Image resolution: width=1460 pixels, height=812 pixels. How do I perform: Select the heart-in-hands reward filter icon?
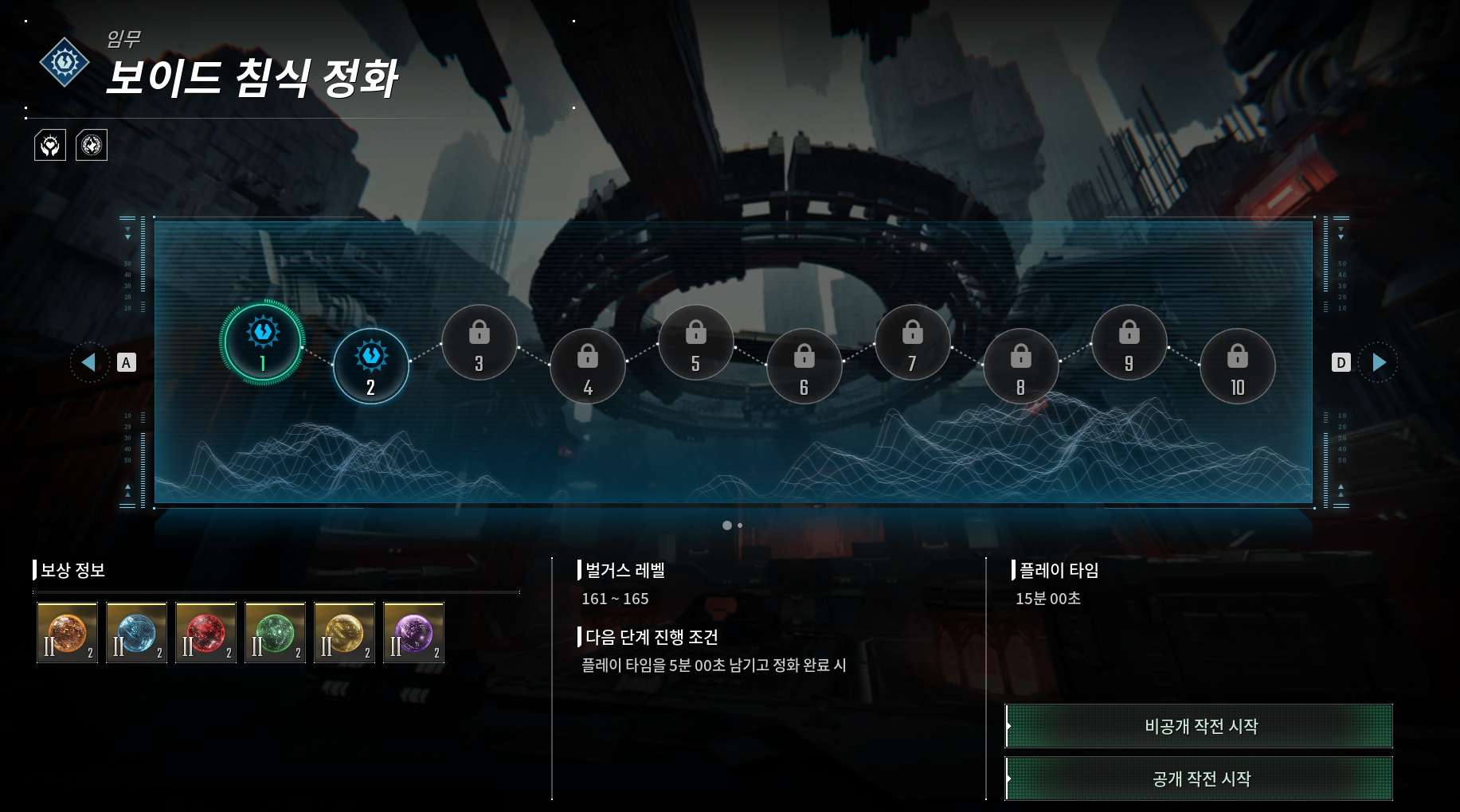[x=50, y=146]
